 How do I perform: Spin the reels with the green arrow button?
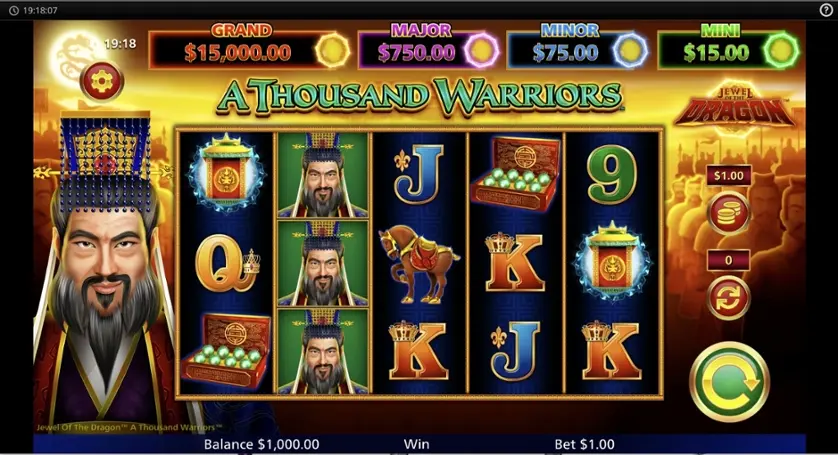[x=729, y=381]
